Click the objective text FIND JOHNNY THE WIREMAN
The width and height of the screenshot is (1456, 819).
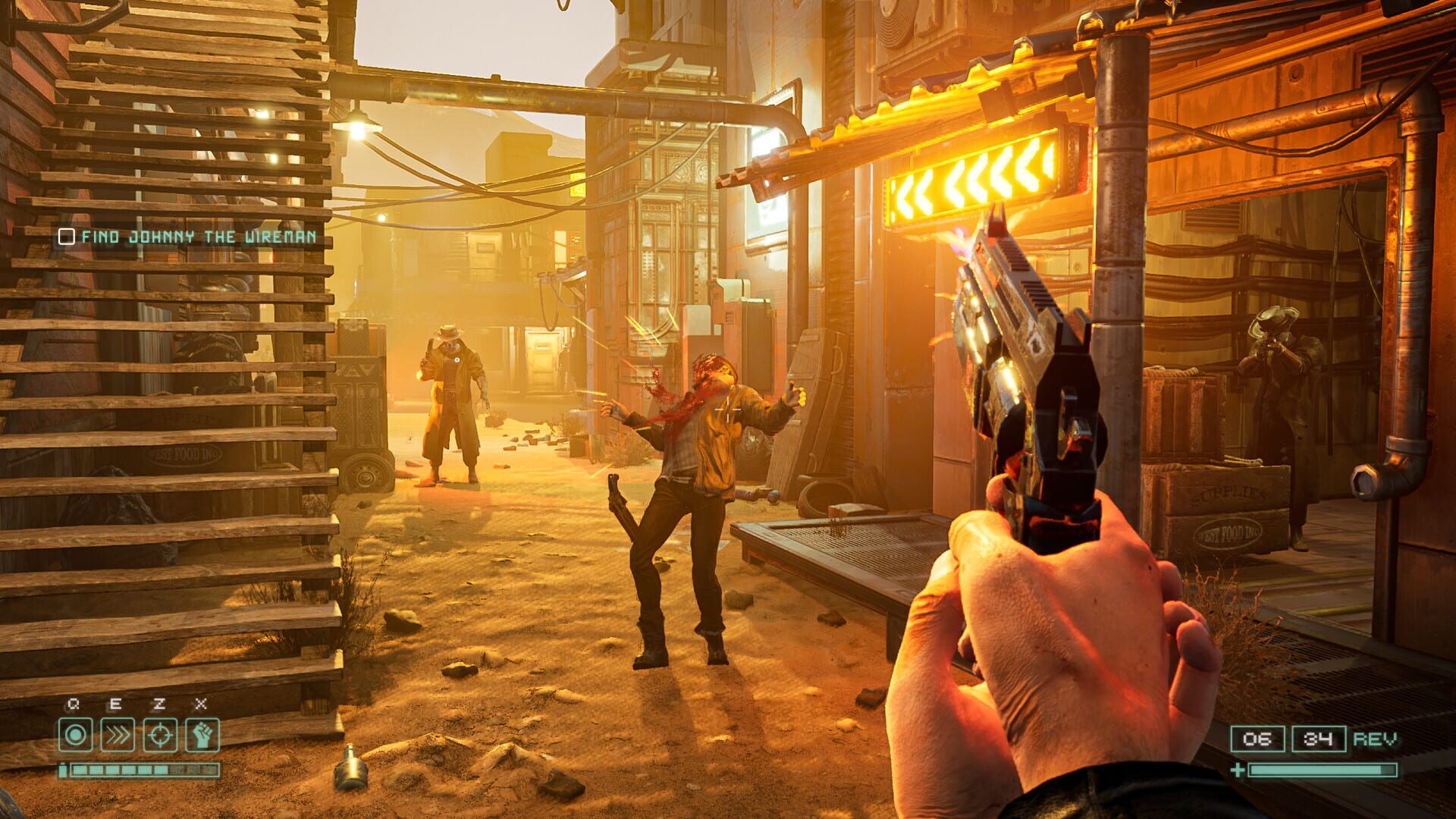197,237
